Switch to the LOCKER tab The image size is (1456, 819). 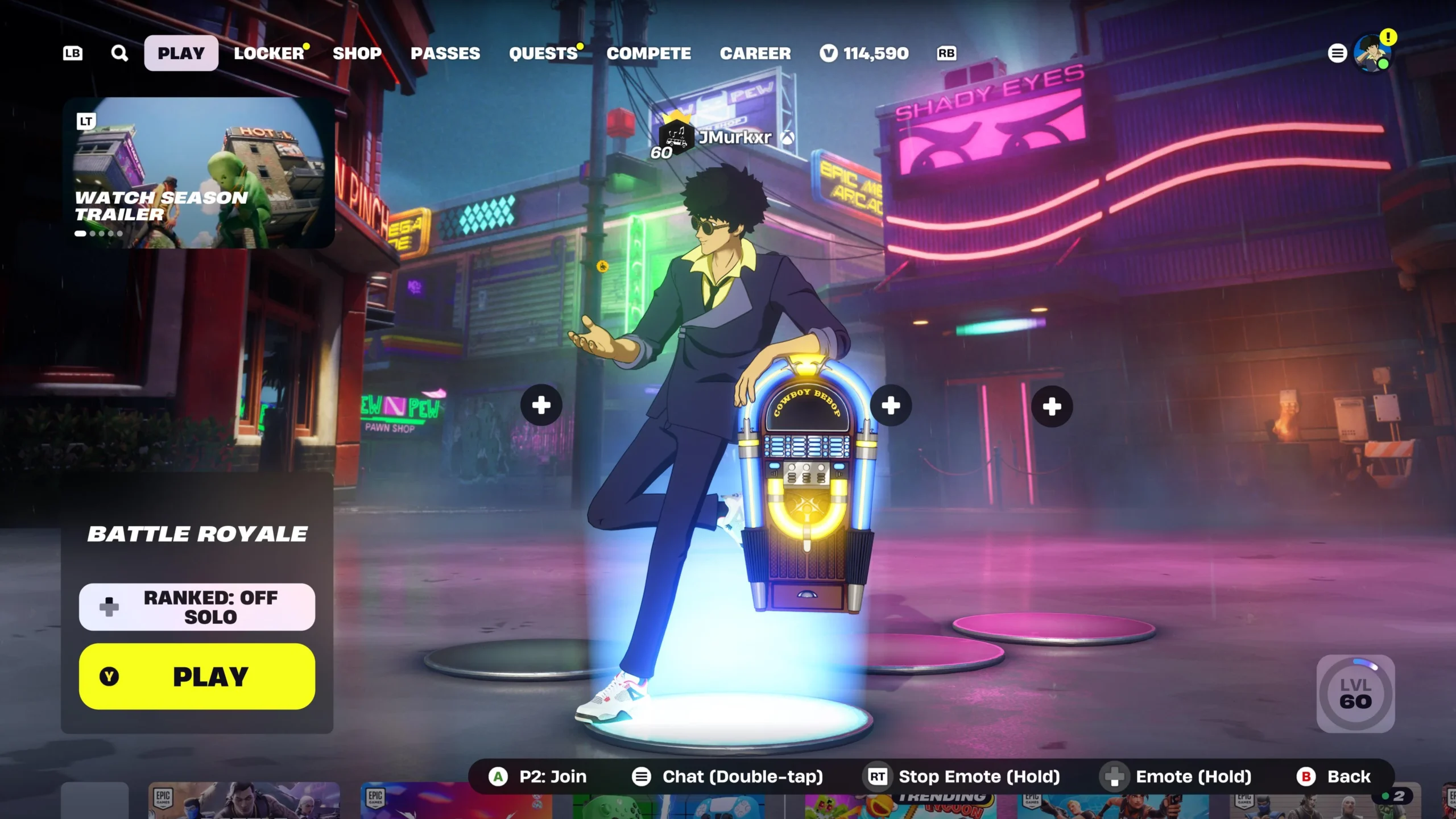[268, 53]
